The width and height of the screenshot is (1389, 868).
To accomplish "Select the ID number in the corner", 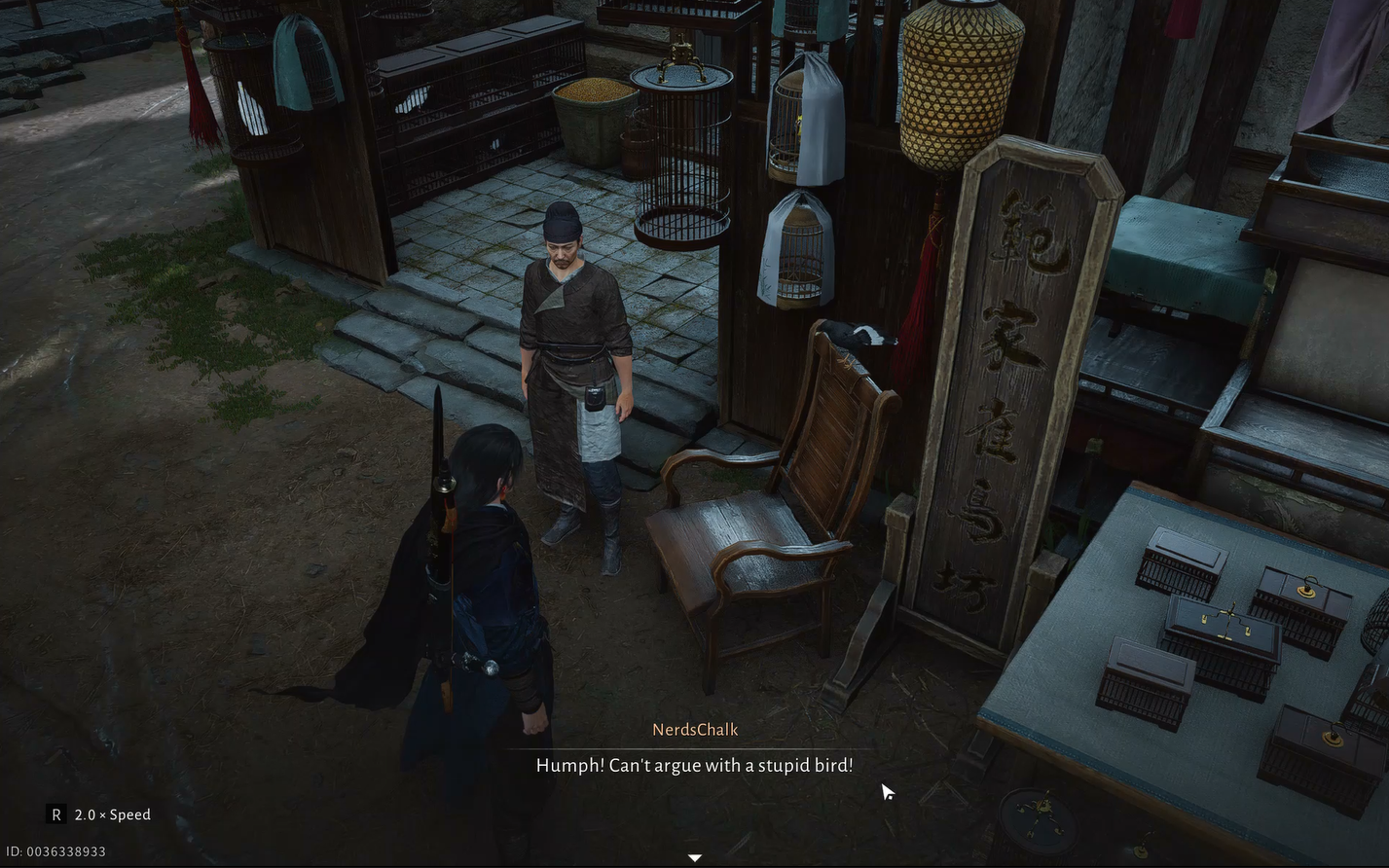I will click(x=54, y=850).
